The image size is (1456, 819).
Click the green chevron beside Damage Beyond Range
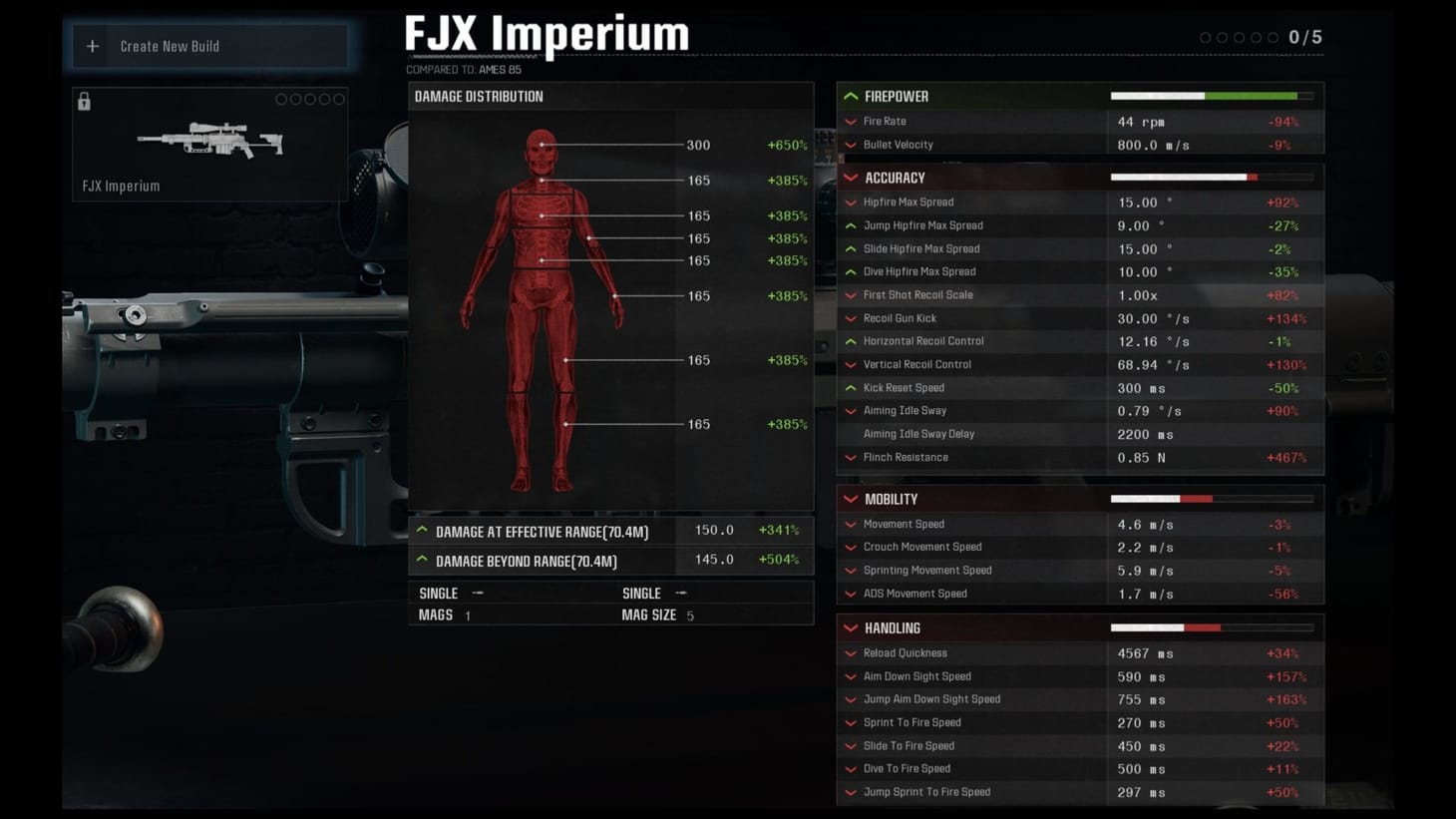422,561
